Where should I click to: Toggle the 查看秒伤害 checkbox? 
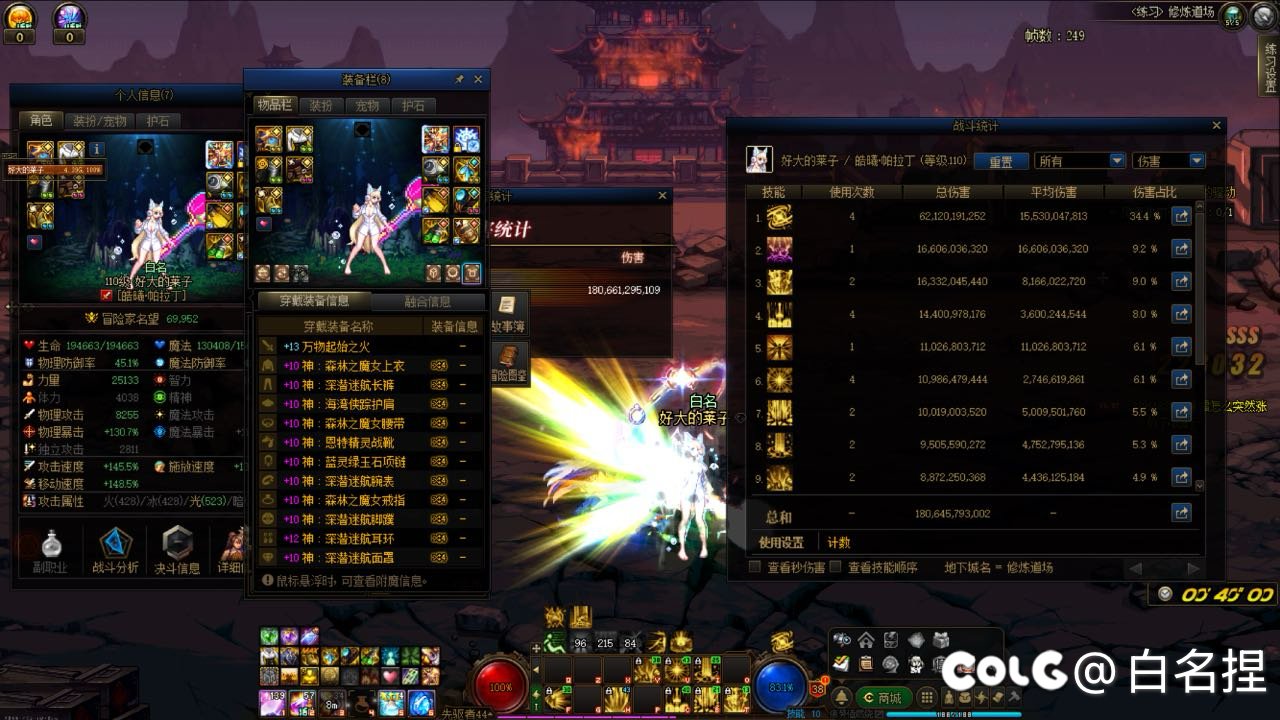(x=756, y=568)
